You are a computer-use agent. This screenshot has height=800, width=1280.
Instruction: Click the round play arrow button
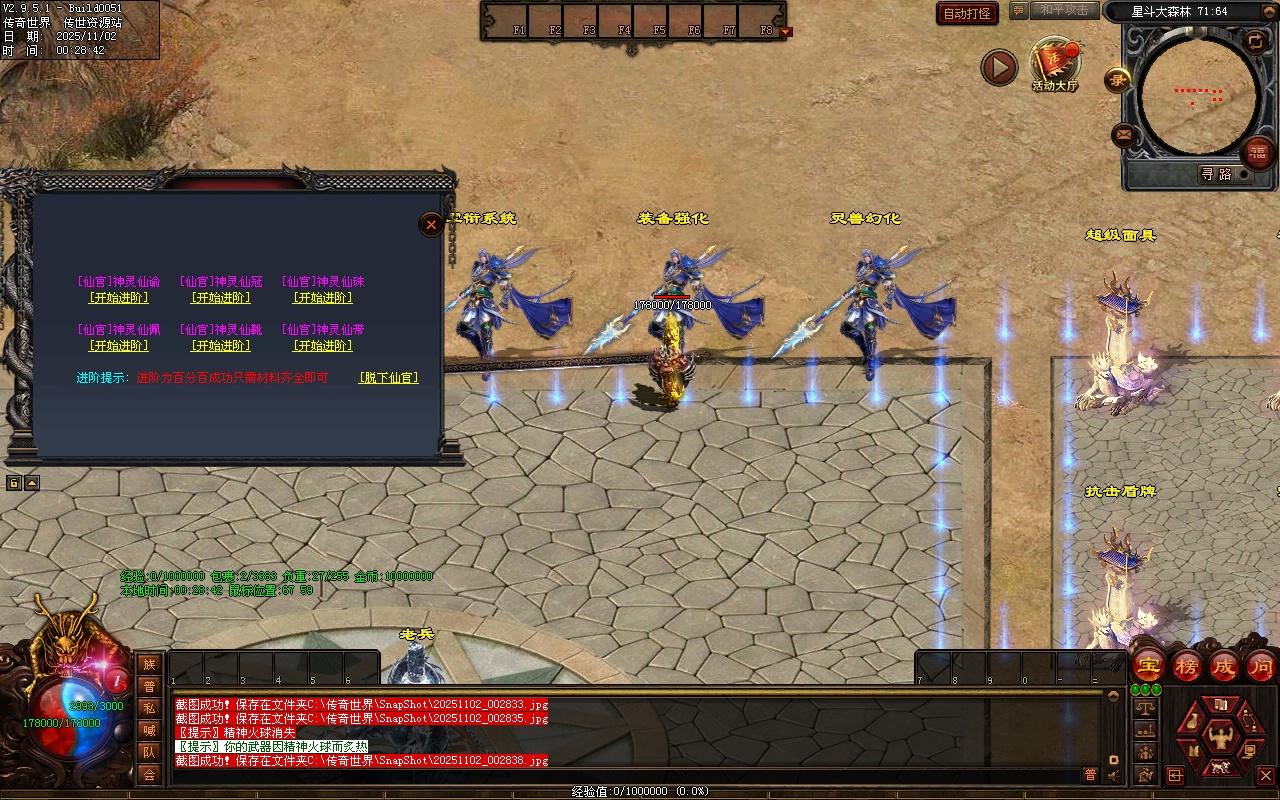[998, 68]
